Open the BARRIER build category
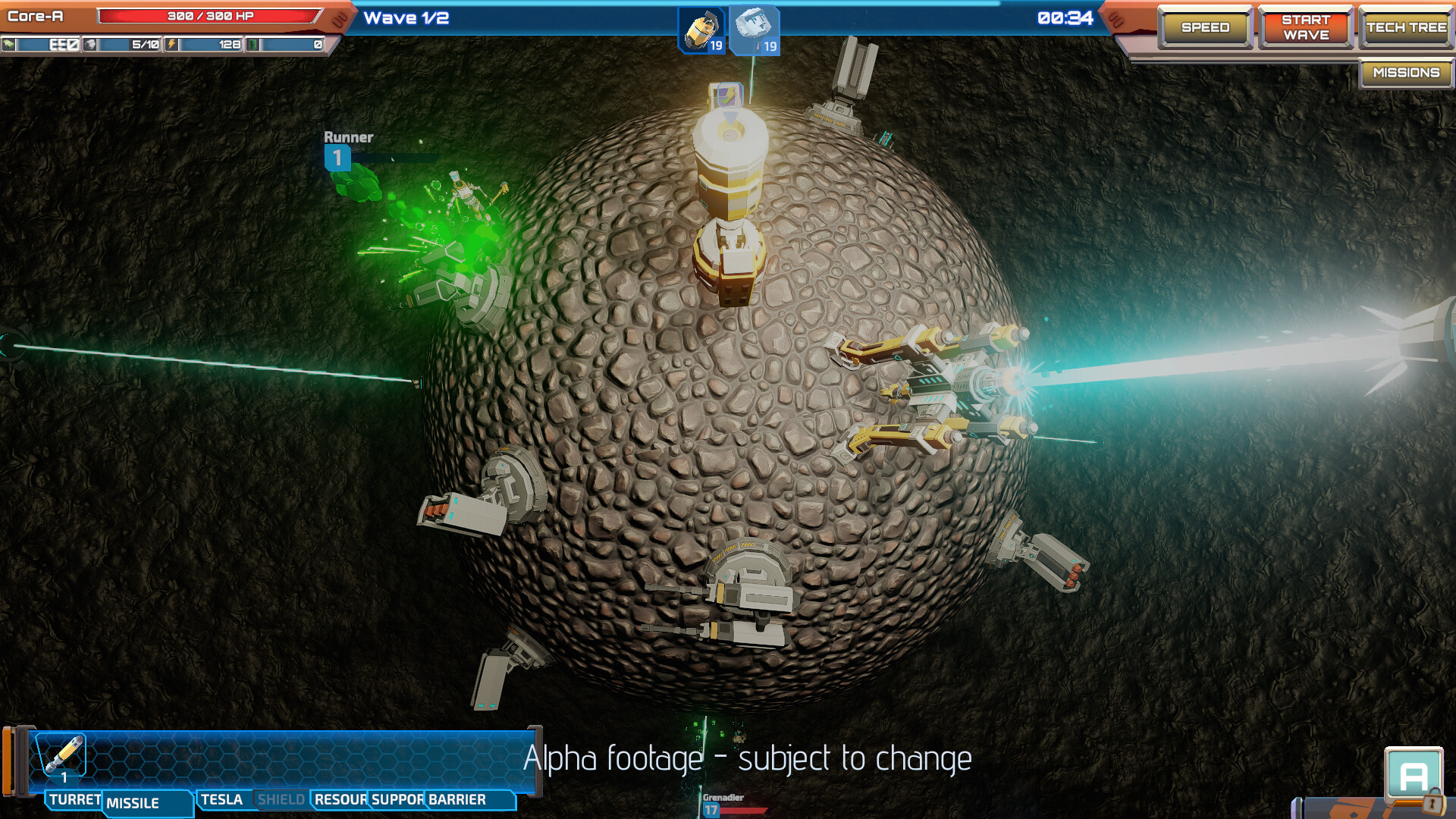Image resolution: width=1456 pixels, height=819 pixels. [456, 799]
